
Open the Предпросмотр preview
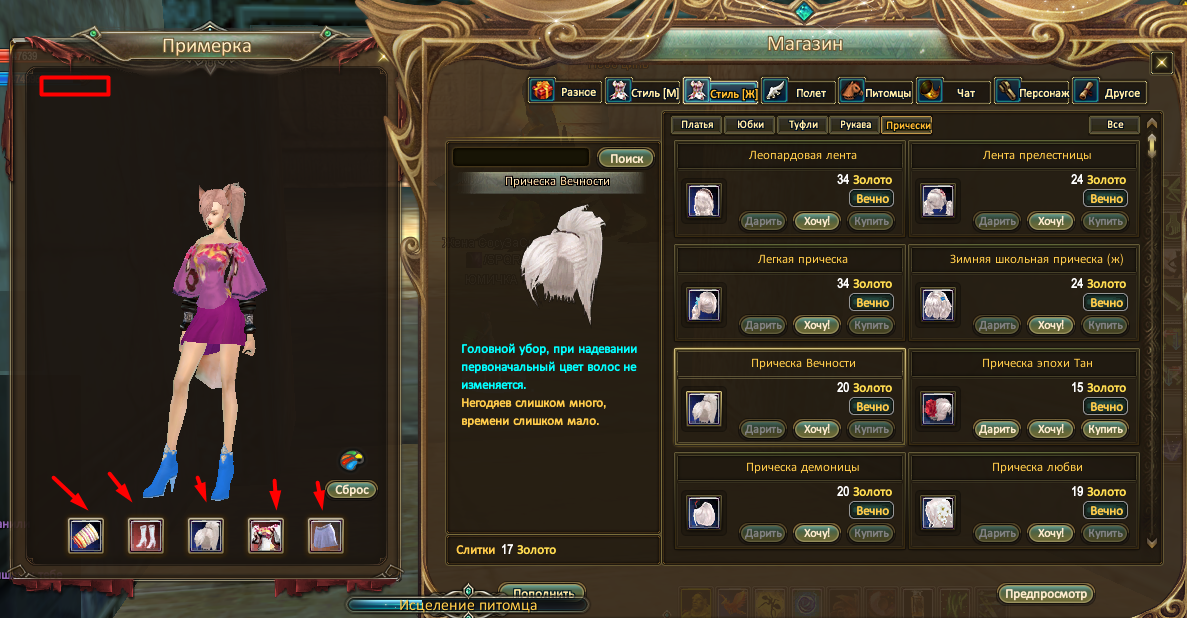pyautogui.click(x=1045, y=593)
